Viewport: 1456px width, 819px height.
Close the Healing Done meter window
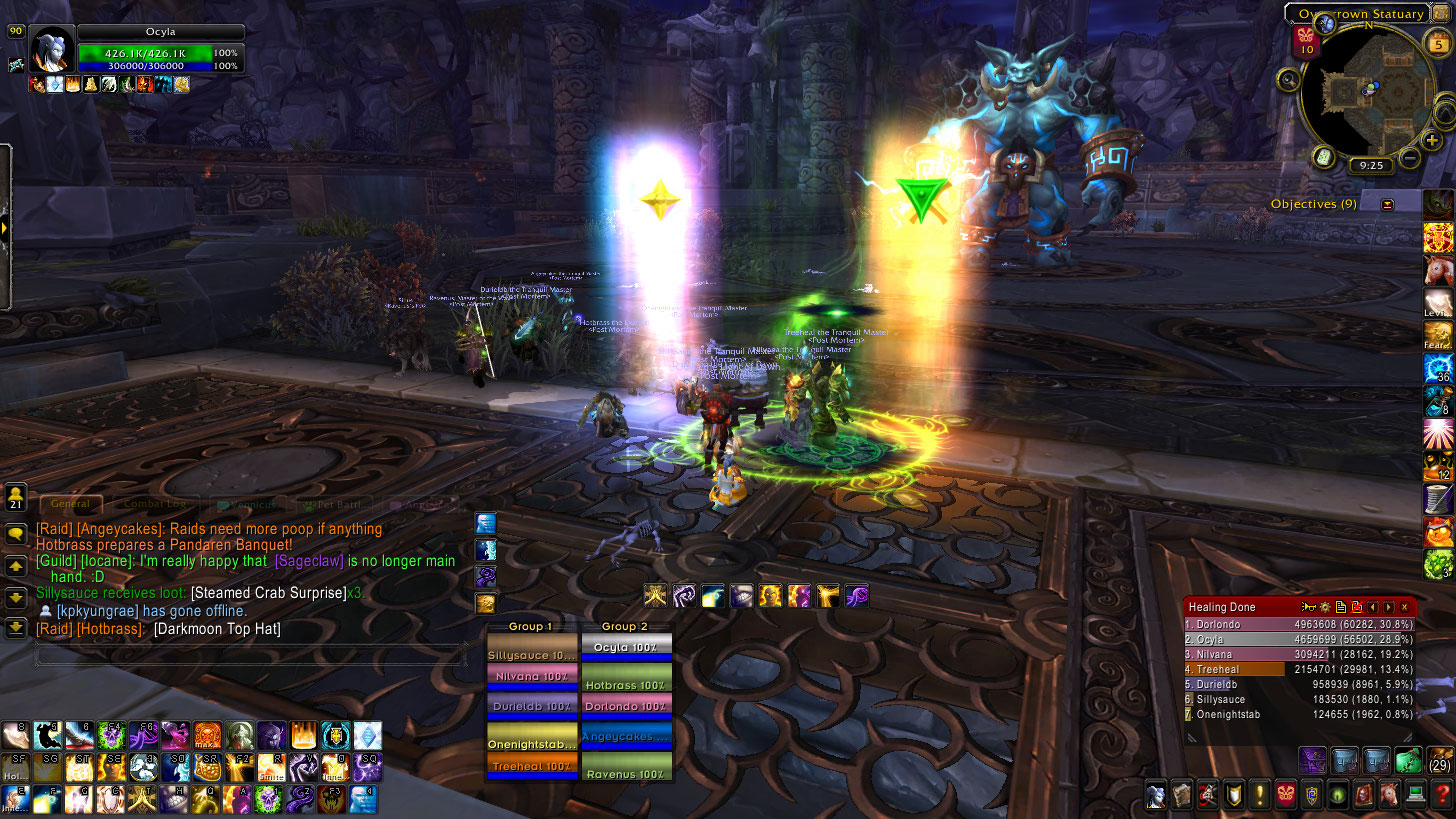click(1404, 607)
